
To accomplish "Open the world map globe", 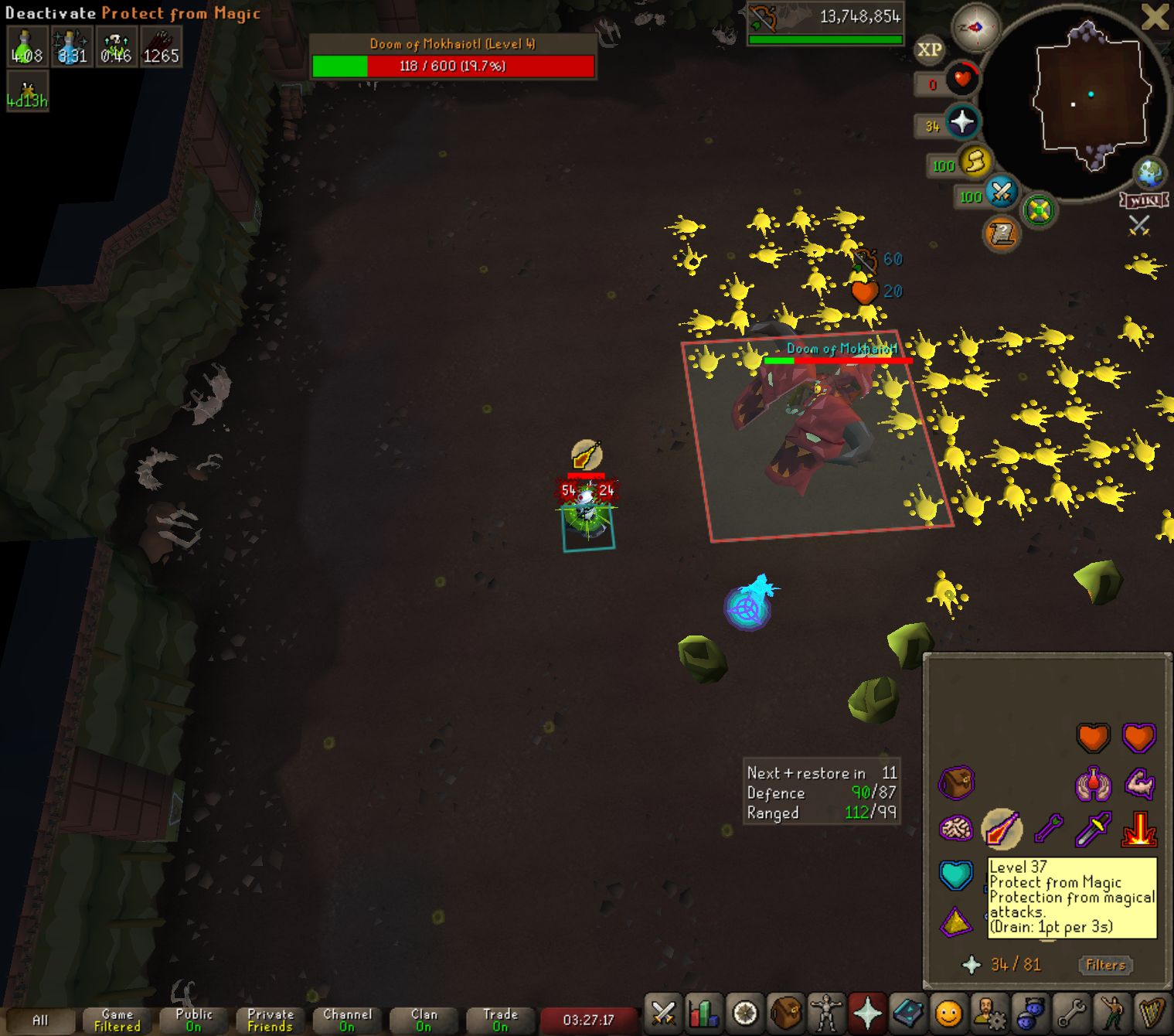I will coord(1149,172).
